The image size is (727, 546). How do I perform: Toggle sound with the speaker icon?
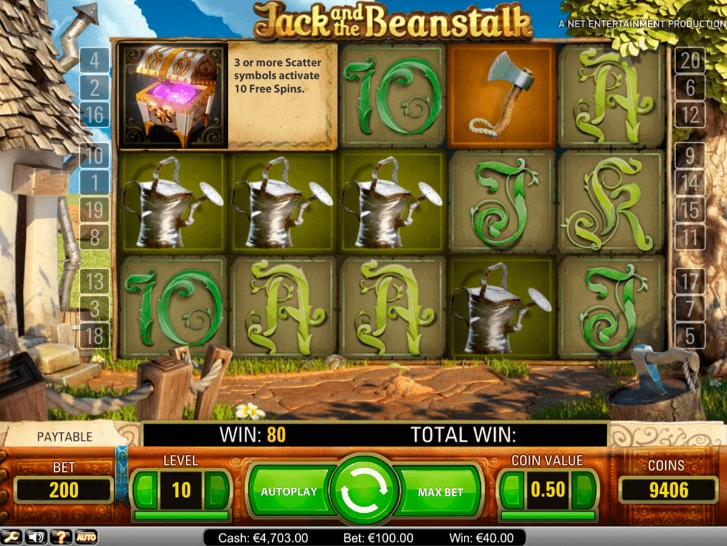35,537
